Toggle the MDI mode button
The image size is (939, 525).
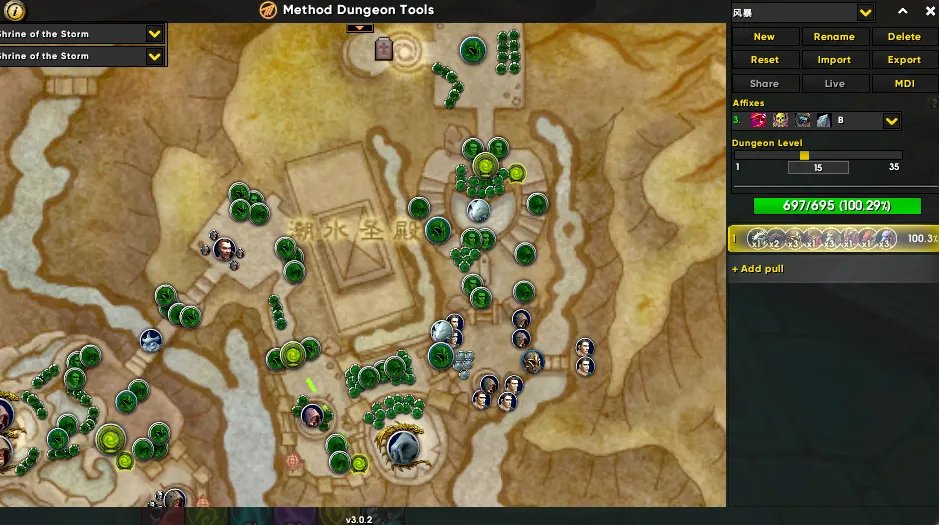click(x=904, y=84)
